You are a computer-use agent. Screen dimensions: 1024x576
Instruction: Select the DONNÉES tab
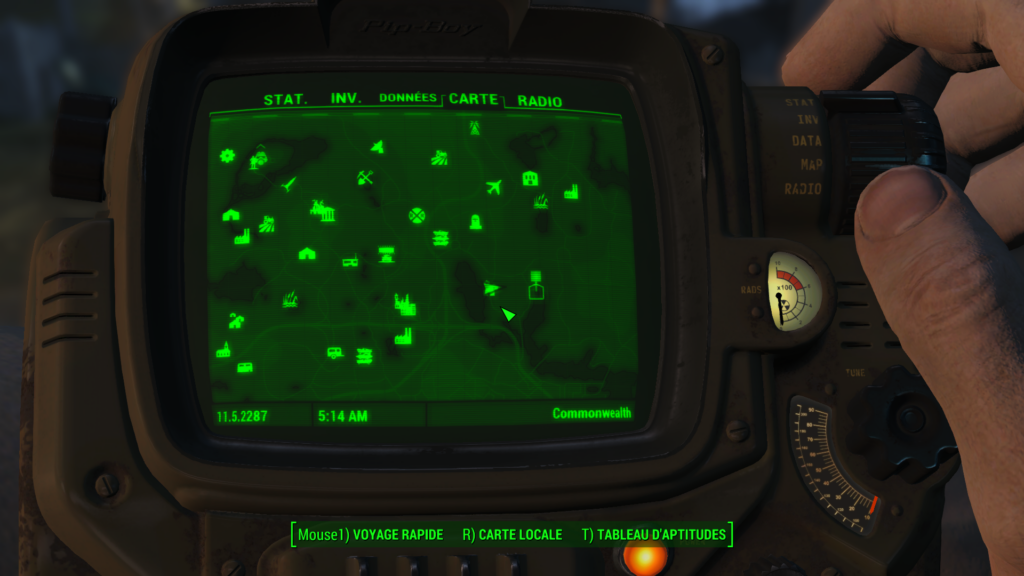point(408,98)
